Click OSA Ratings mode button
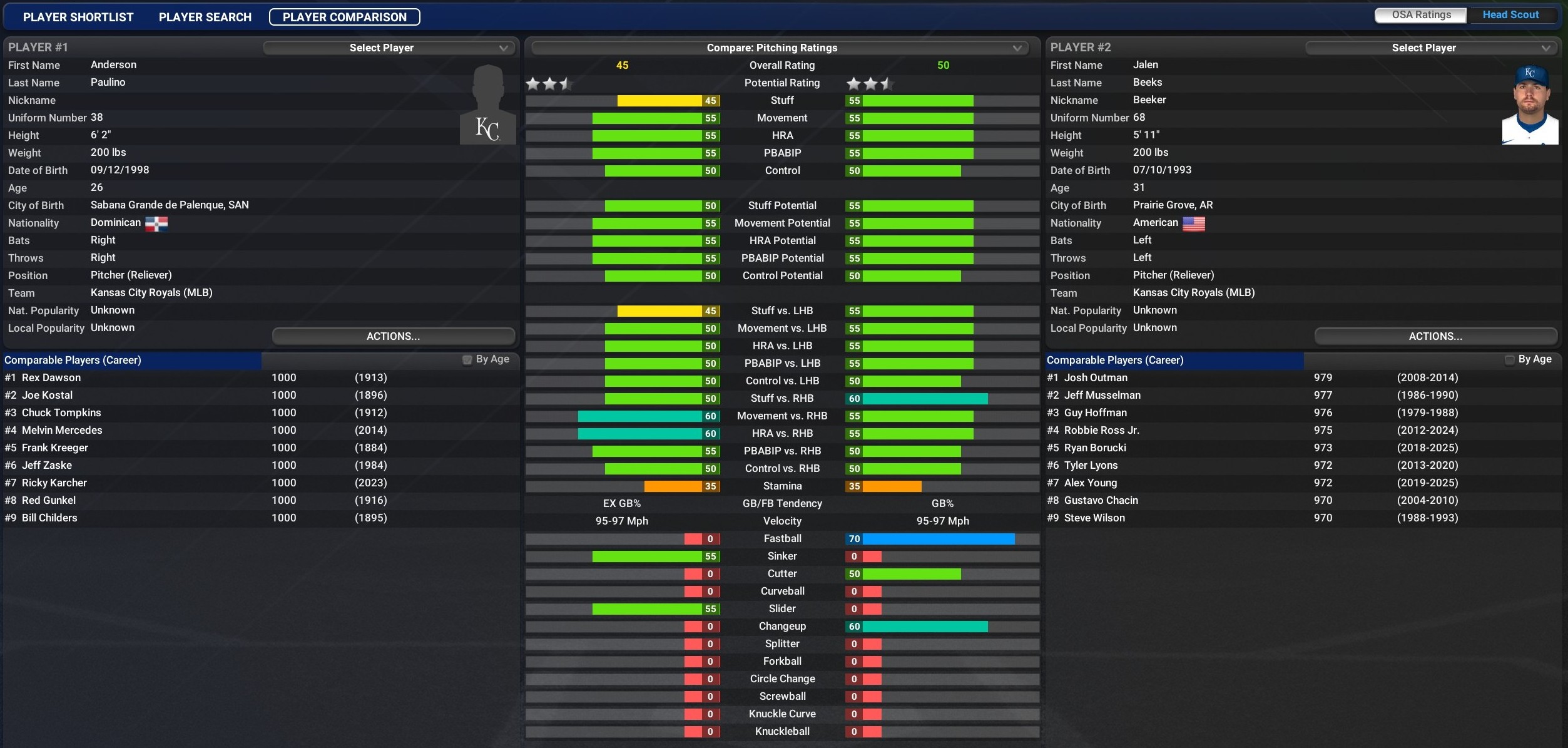The image size is (1568, 748). pyautogui.click(x=1419, y=14)
